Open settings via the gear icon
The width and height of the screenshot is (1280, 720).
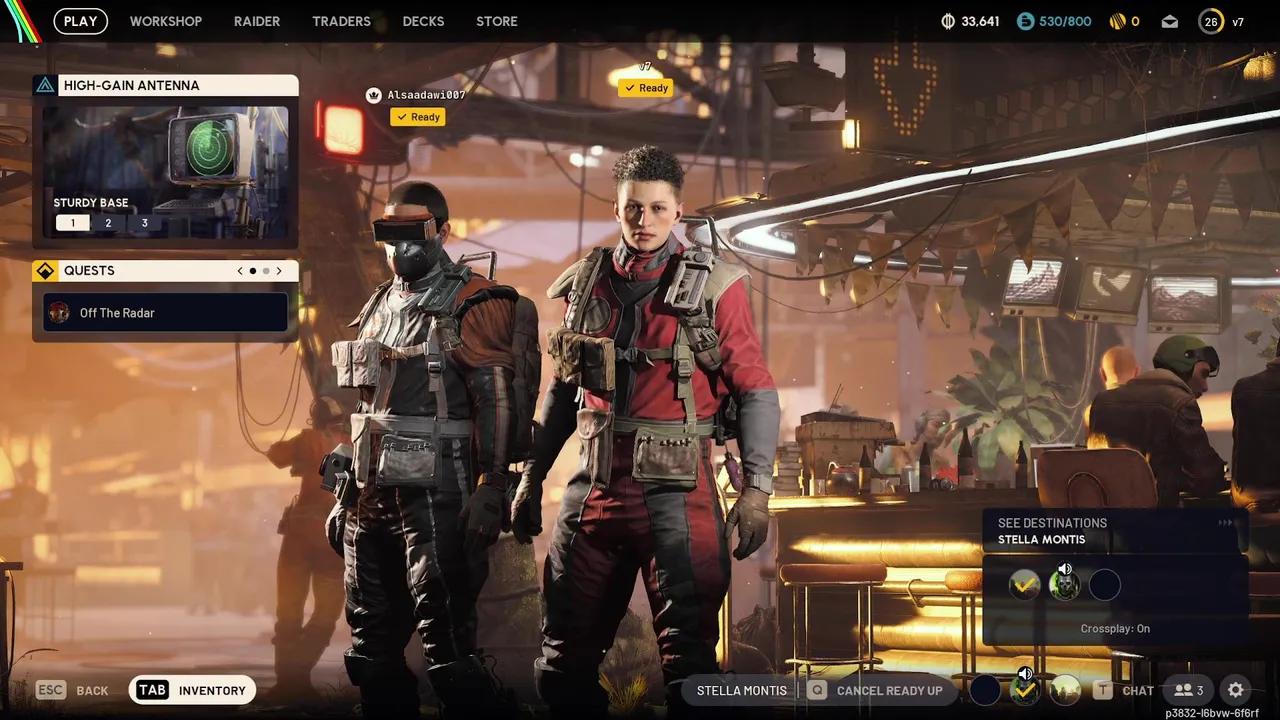click(1235, 690)
